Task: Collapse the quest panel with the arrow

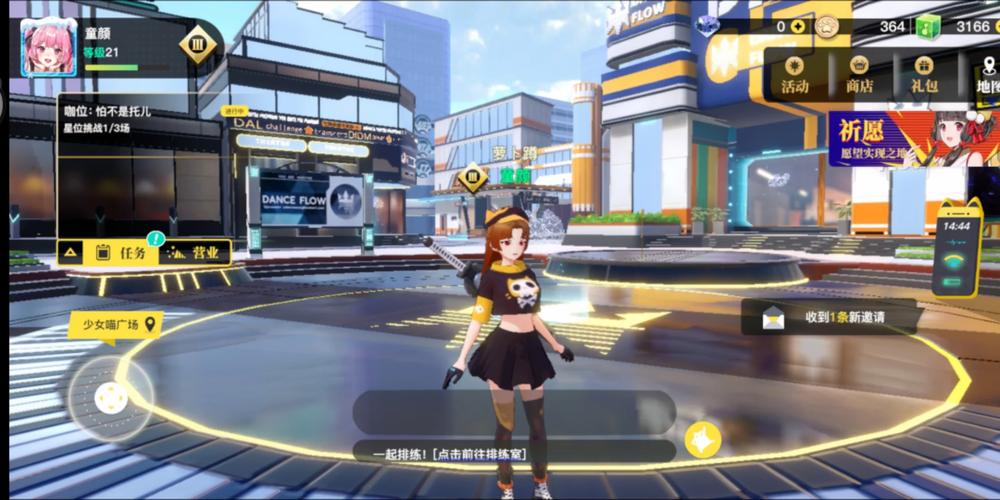Action: coord(71,253)
